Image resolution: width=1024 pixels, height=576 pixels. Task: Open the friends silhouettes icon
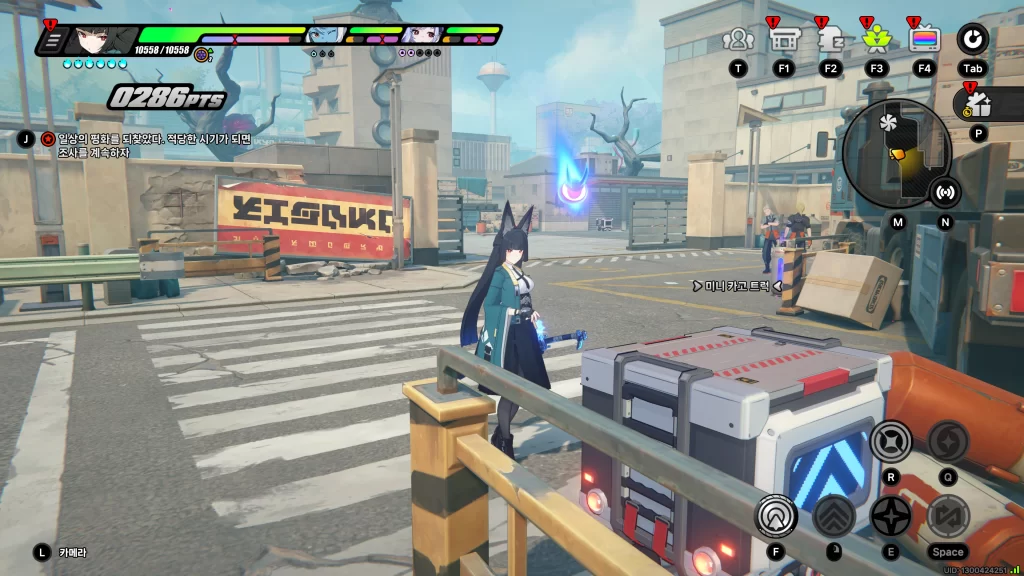click(x=738, y=40)
